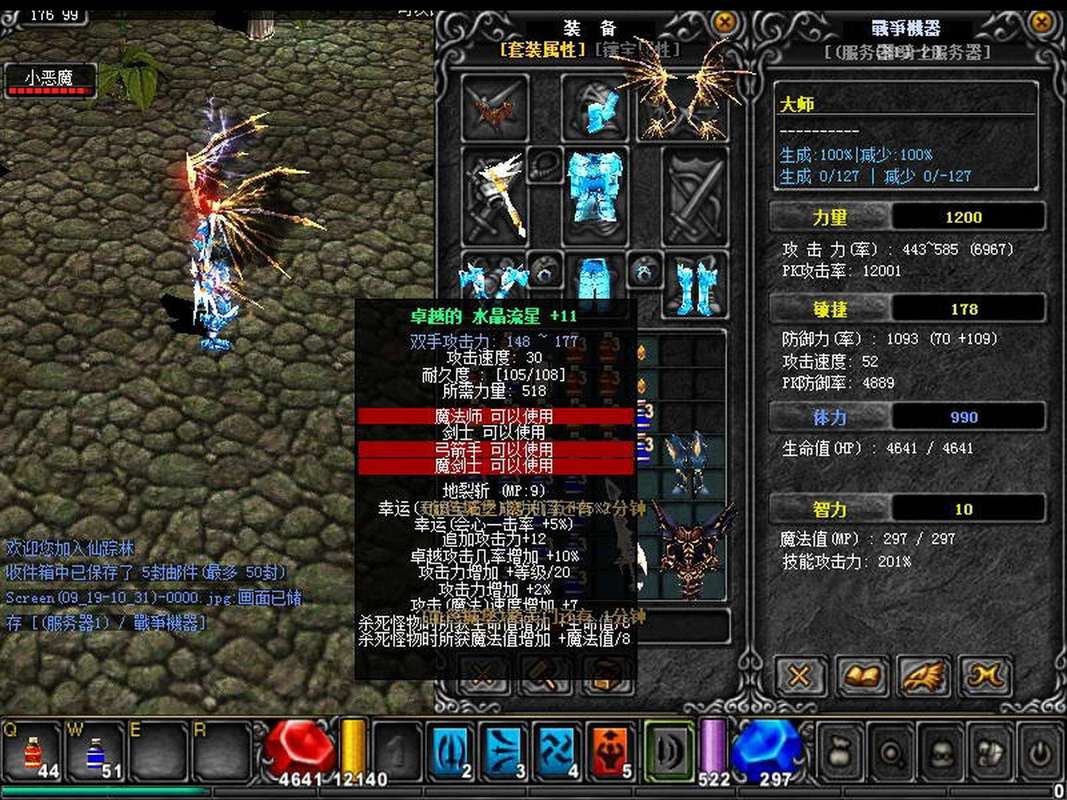
Task: Click the ice blue helmet slot
Action: tap(595, 107)
